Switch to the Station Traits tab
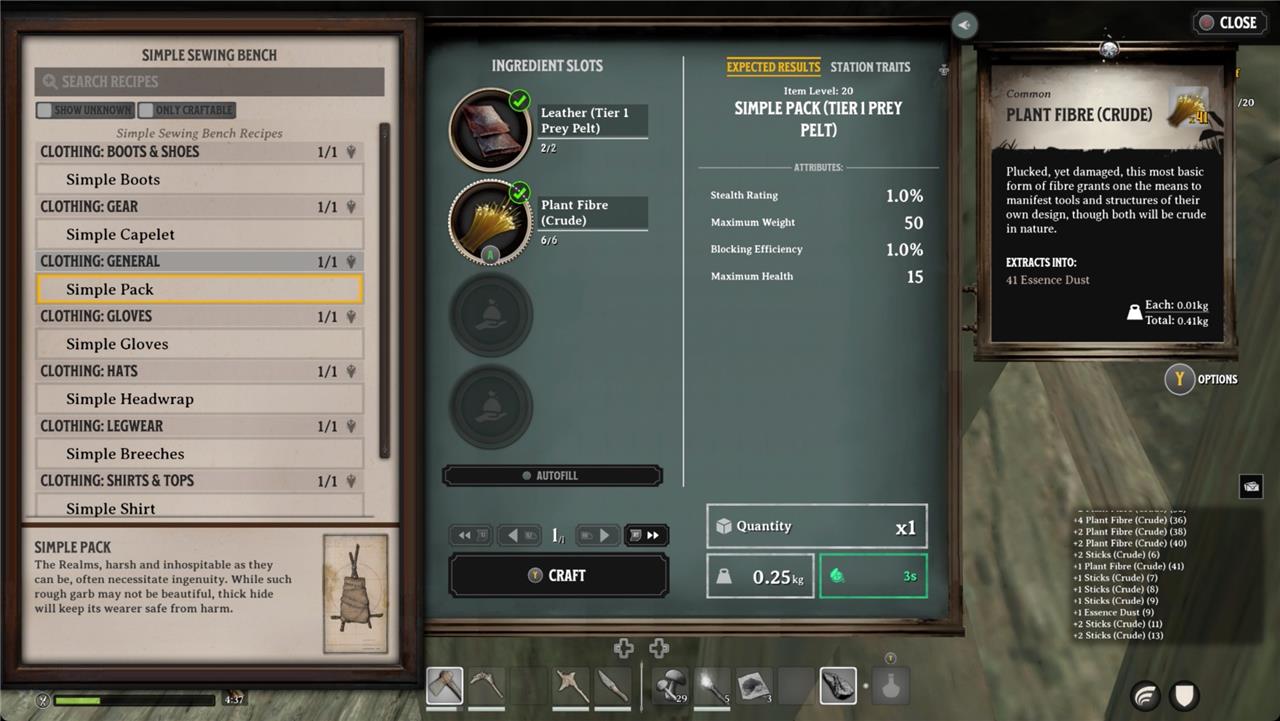This screenshot has height=721, width=1280. (x=870, y=67)
